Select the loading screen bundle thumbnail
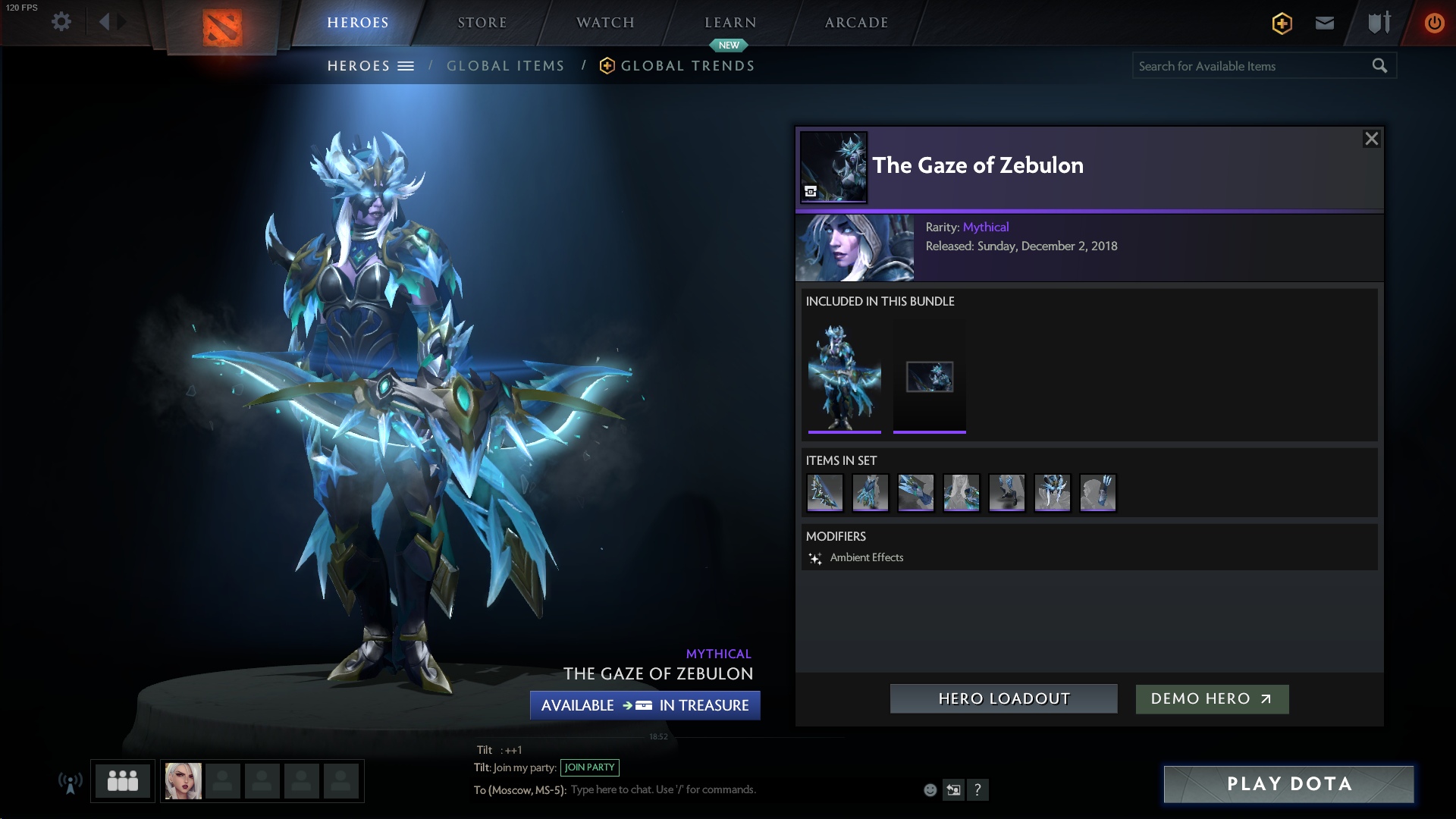1456x819 pixels. pyautogui.click(x=930, y=378)
